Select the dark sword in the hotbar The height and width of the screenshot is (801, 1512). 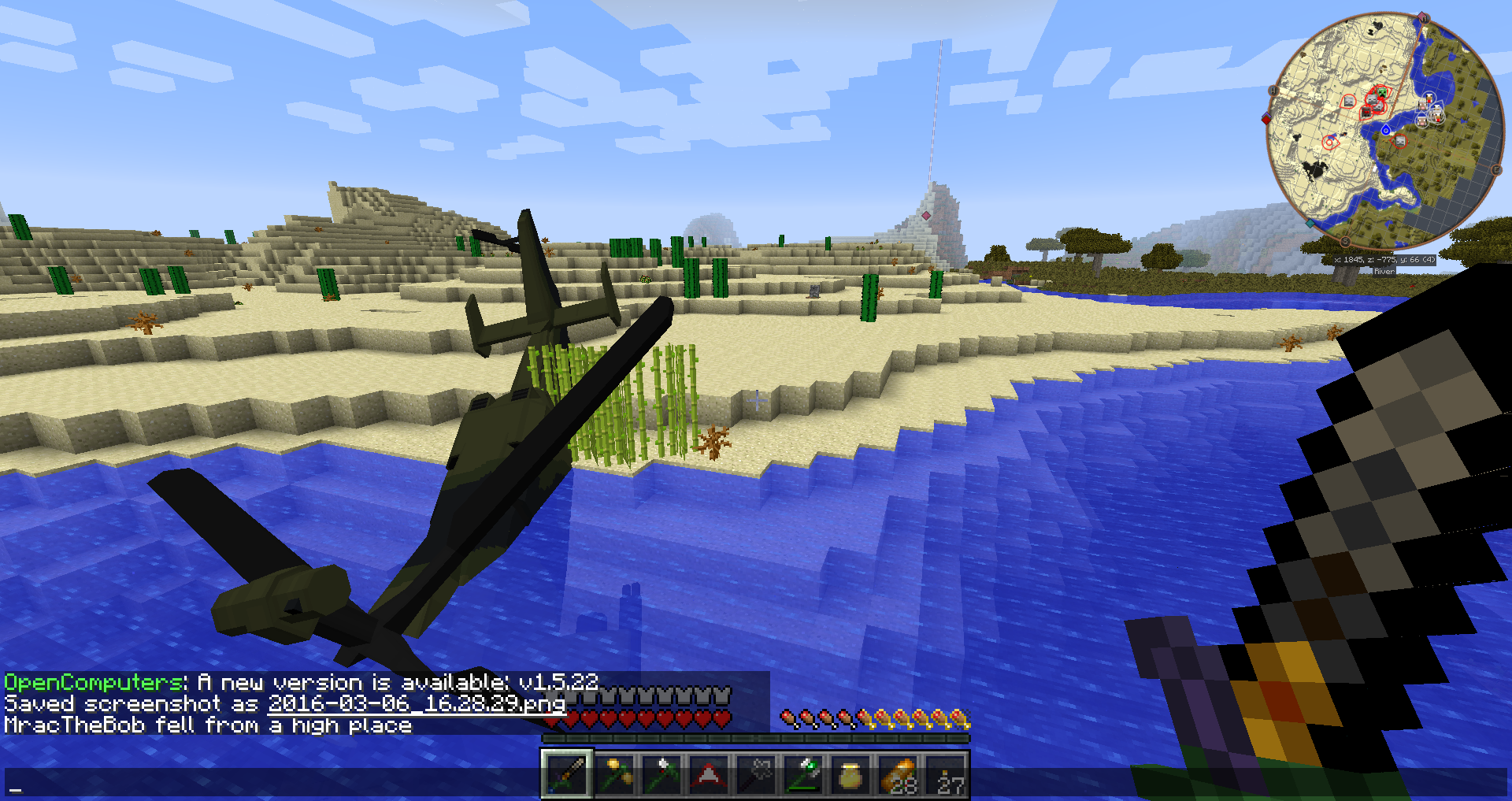(x=567, y=774)
